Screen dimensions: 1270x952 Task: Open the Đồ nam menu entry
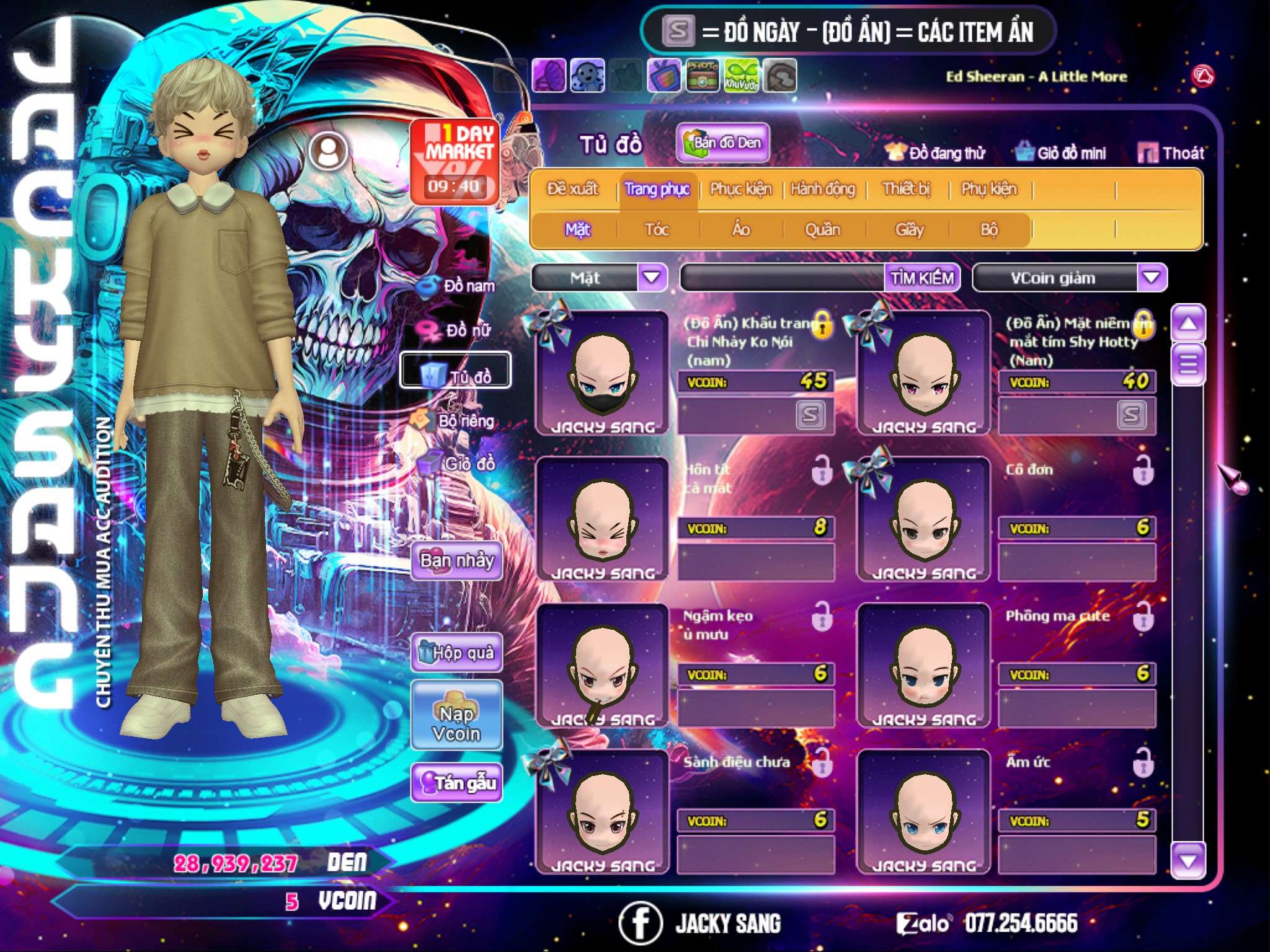click(x=459, y=286)
